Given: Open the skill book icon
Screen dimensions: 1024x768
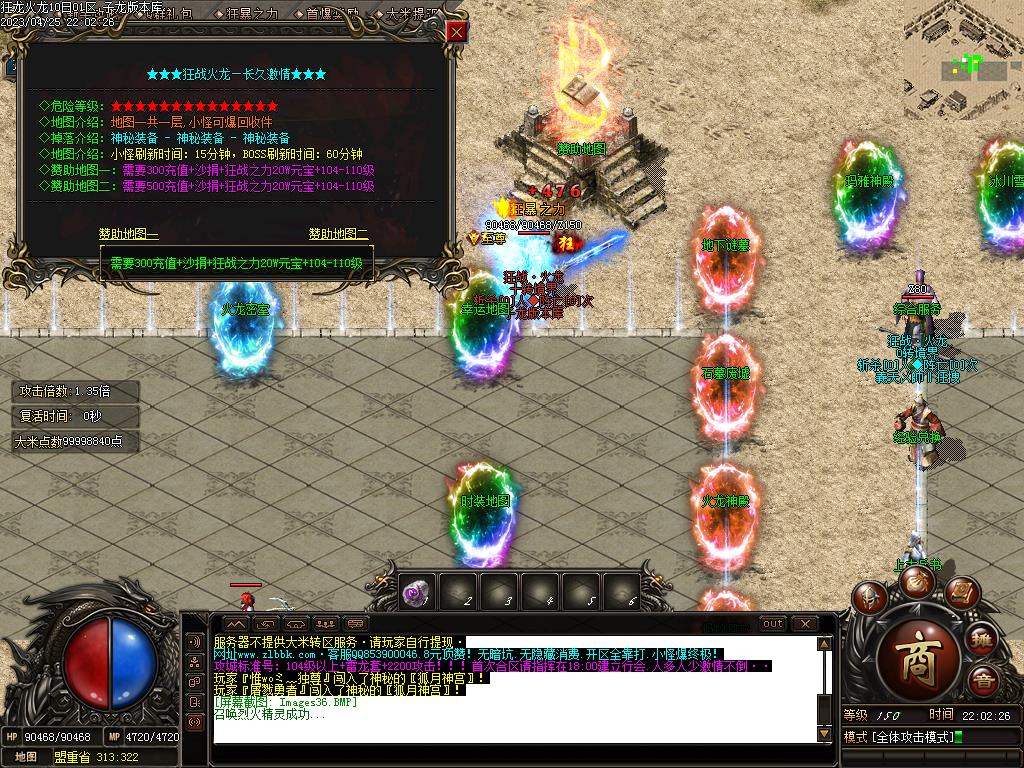Looking at the screenshot, I should [961, 593].
